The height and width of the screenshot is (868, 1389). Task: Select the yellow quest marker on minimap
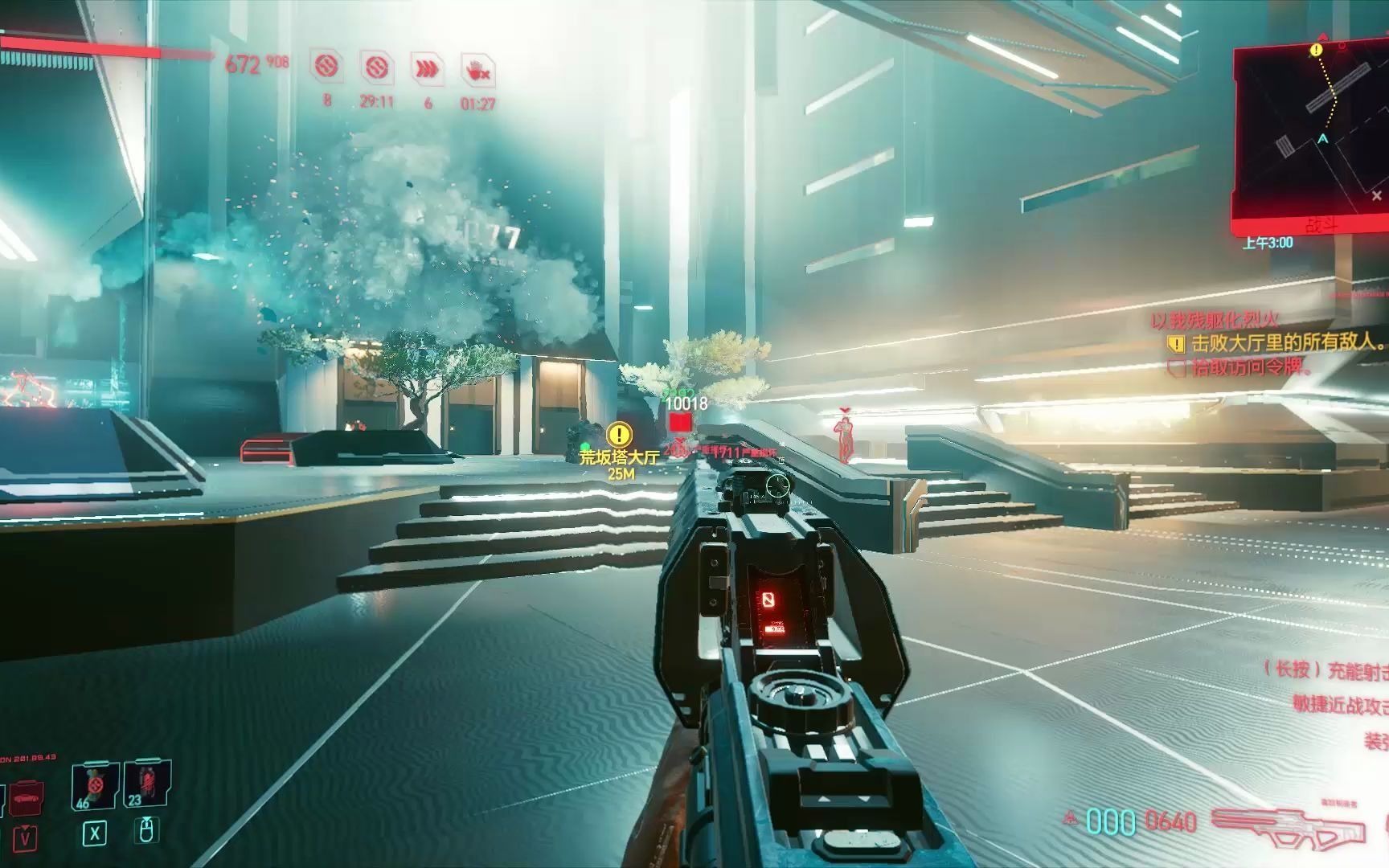point(1316,50)
